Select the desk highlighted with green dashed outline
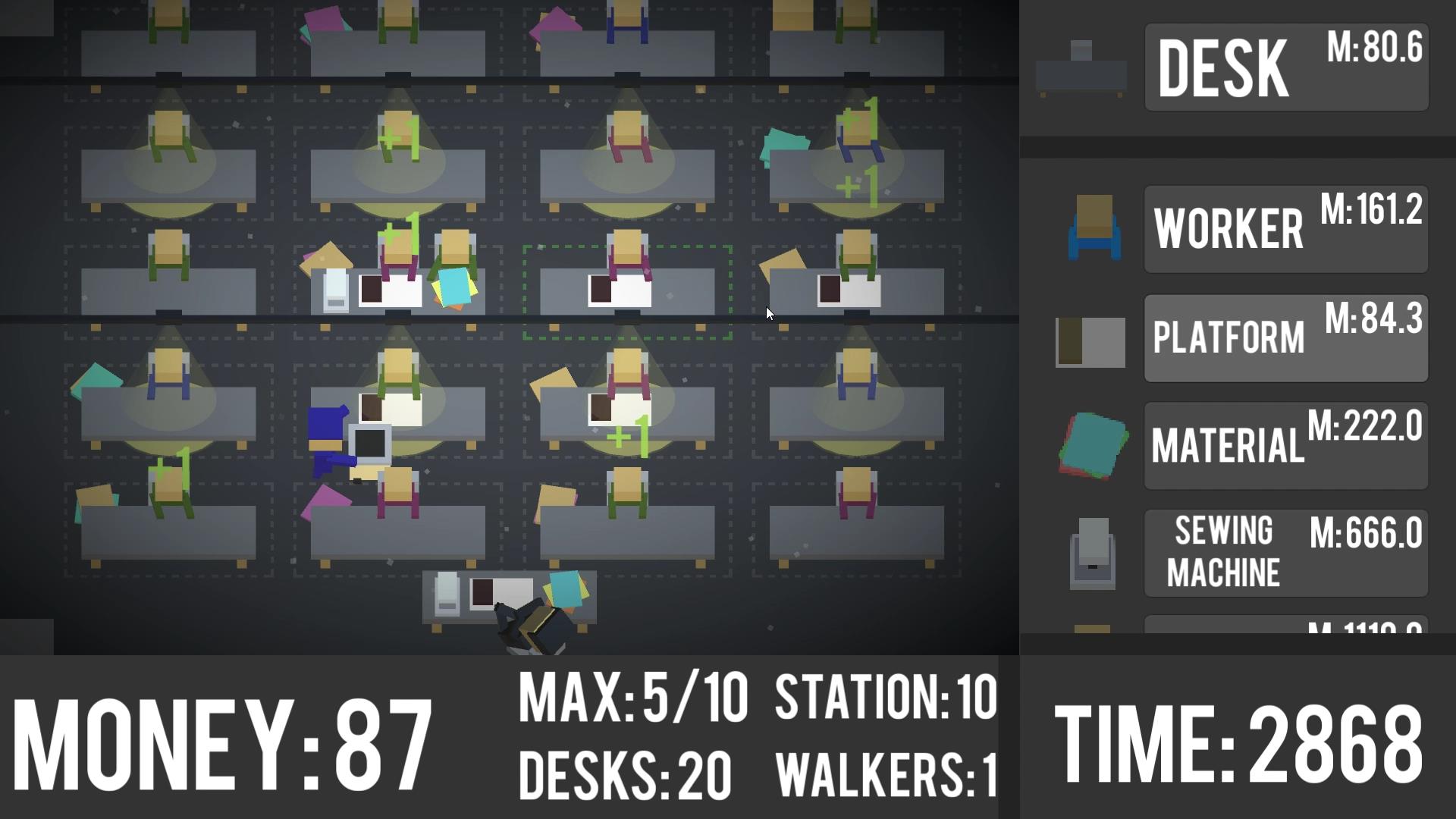This screenshot has width=1456, height=819. (627, 292)
